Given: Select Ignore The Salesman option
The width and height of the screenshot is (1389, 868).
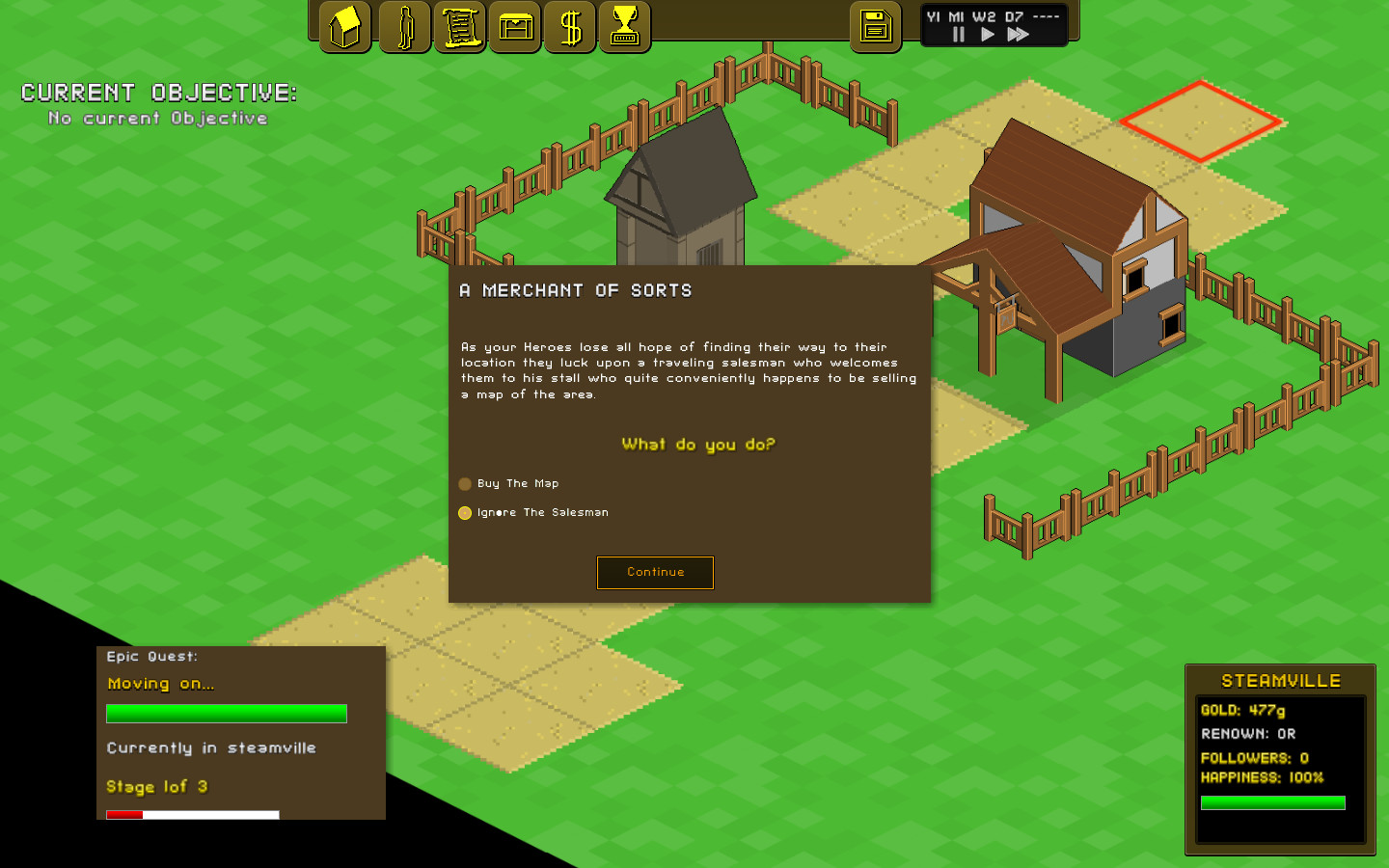Looking at the screenshot, I should click(x=465, y=513).
